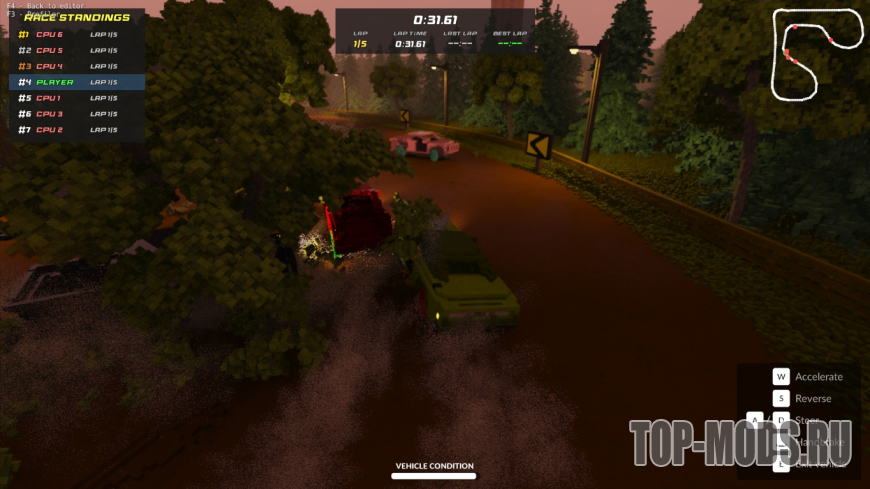Viewport: 870px width, 489px height.
Task: Select the CPU 2 standings row
Action: point(77,130)
